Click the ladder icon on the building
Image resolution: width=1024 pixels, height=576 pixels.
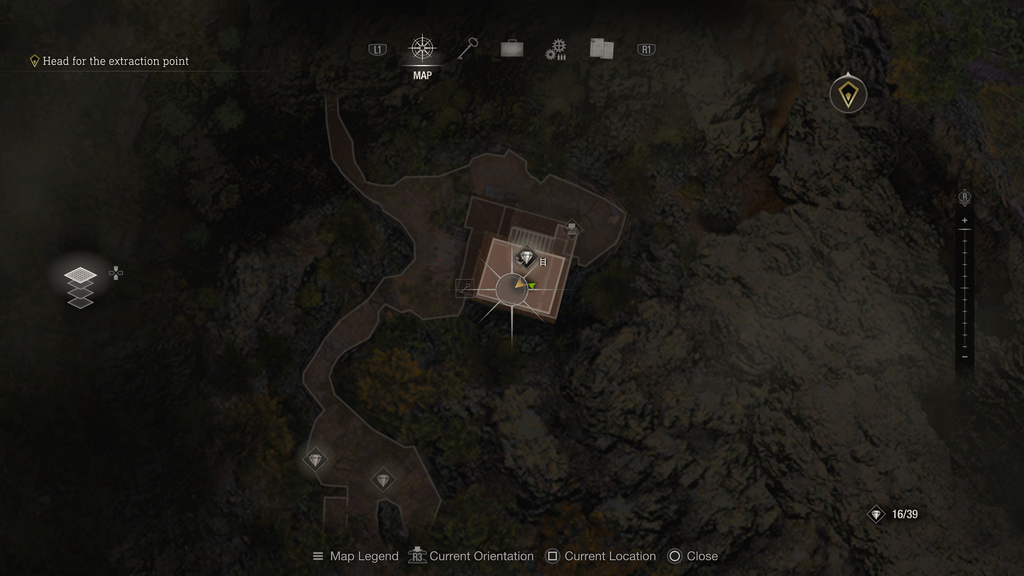point(544,261)
